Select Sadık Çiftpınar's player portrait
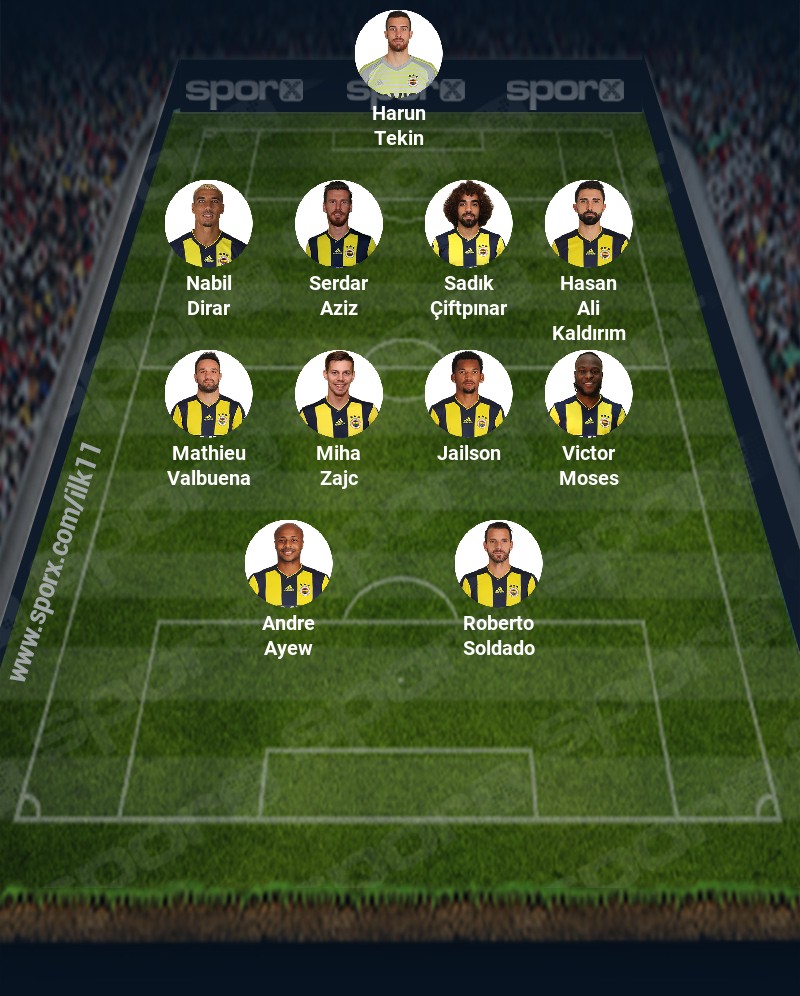Screen dimensions: 800x996 [469, 224]
